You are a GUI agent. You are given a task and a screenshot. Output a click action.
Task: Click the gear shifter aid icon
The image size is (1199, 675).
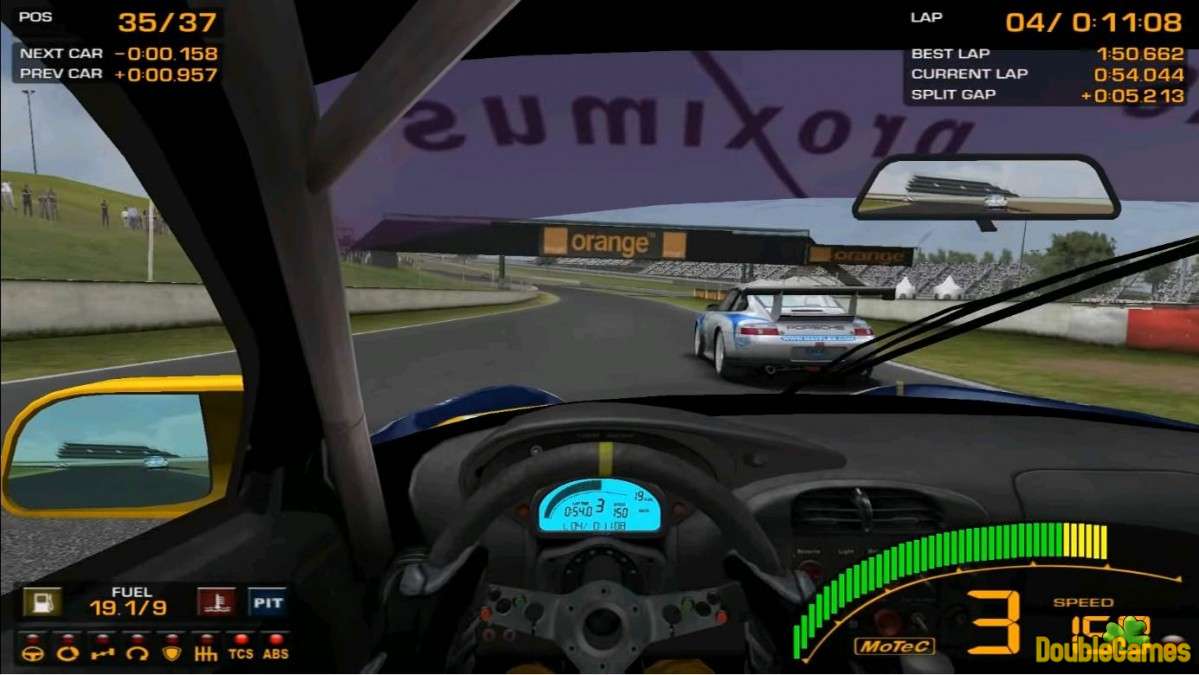pyautogui.click(x=205, y=653)
